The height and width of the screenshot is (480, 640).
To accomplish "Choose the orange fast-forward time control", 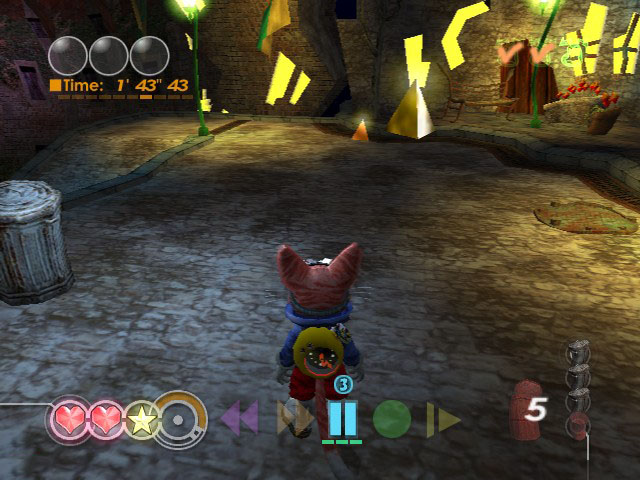I will (x=294, y=418).
